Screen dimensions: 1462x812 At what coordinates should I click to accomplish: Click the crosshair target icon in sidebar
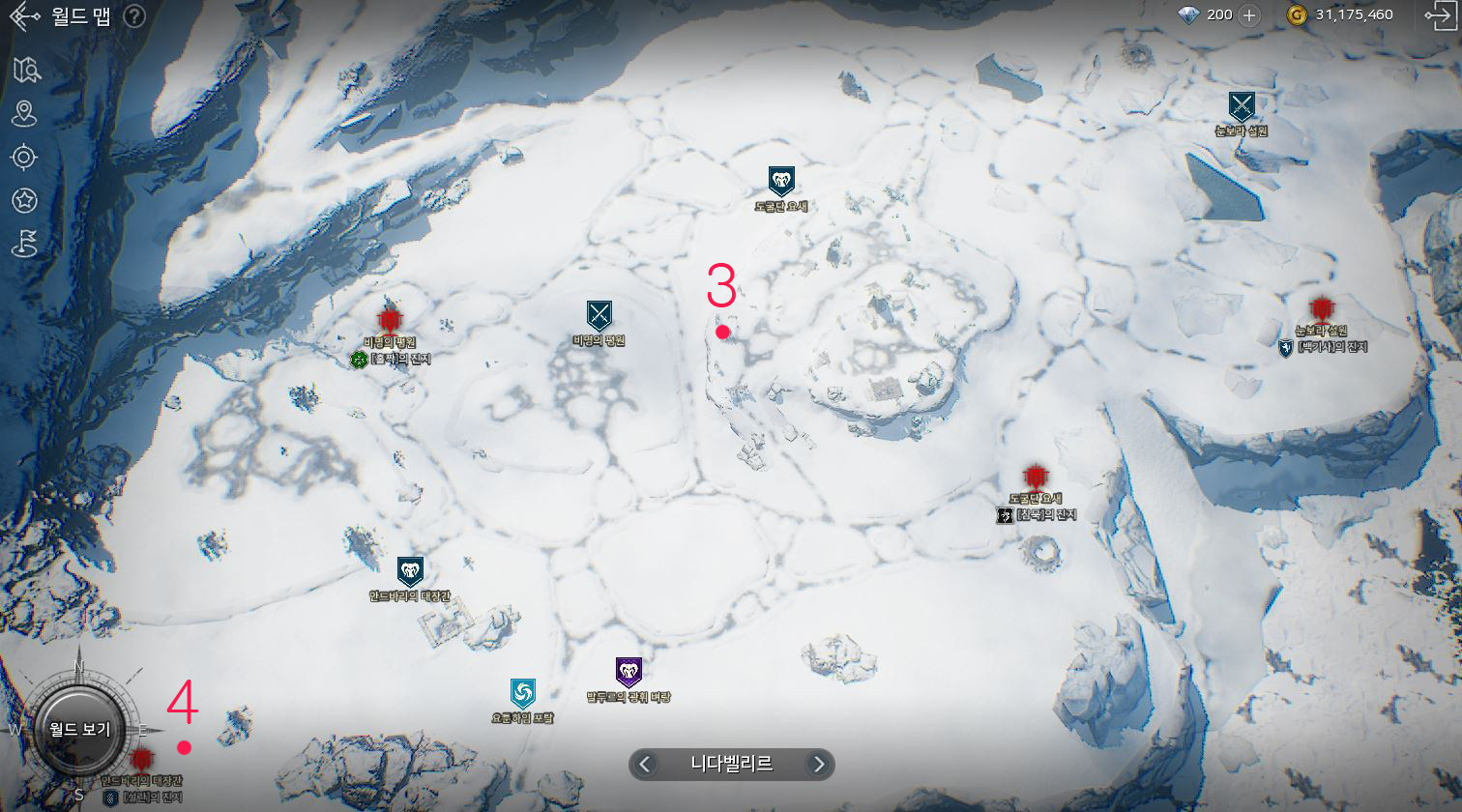[x=24, y=157]
